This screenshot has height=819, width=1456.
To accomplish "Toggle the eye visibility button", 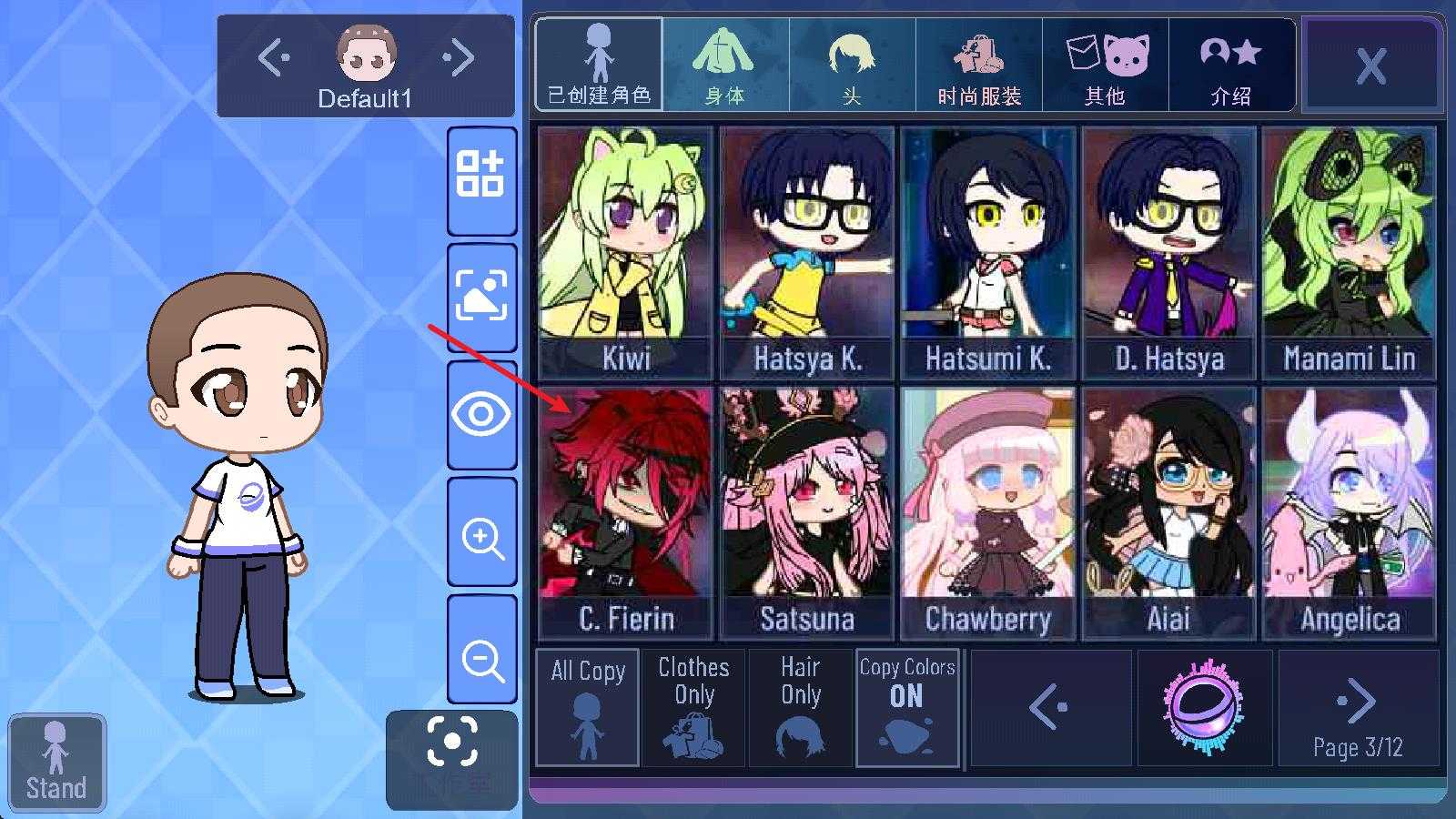I will tap(481, 415).
